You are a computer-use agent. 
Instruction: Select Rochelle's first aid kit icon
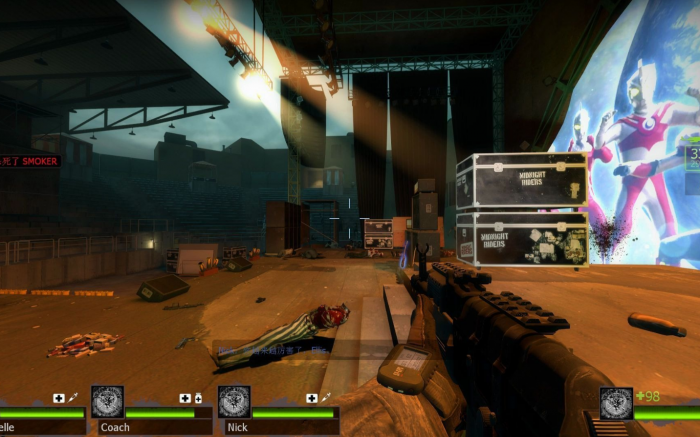(x=58, y=398)
